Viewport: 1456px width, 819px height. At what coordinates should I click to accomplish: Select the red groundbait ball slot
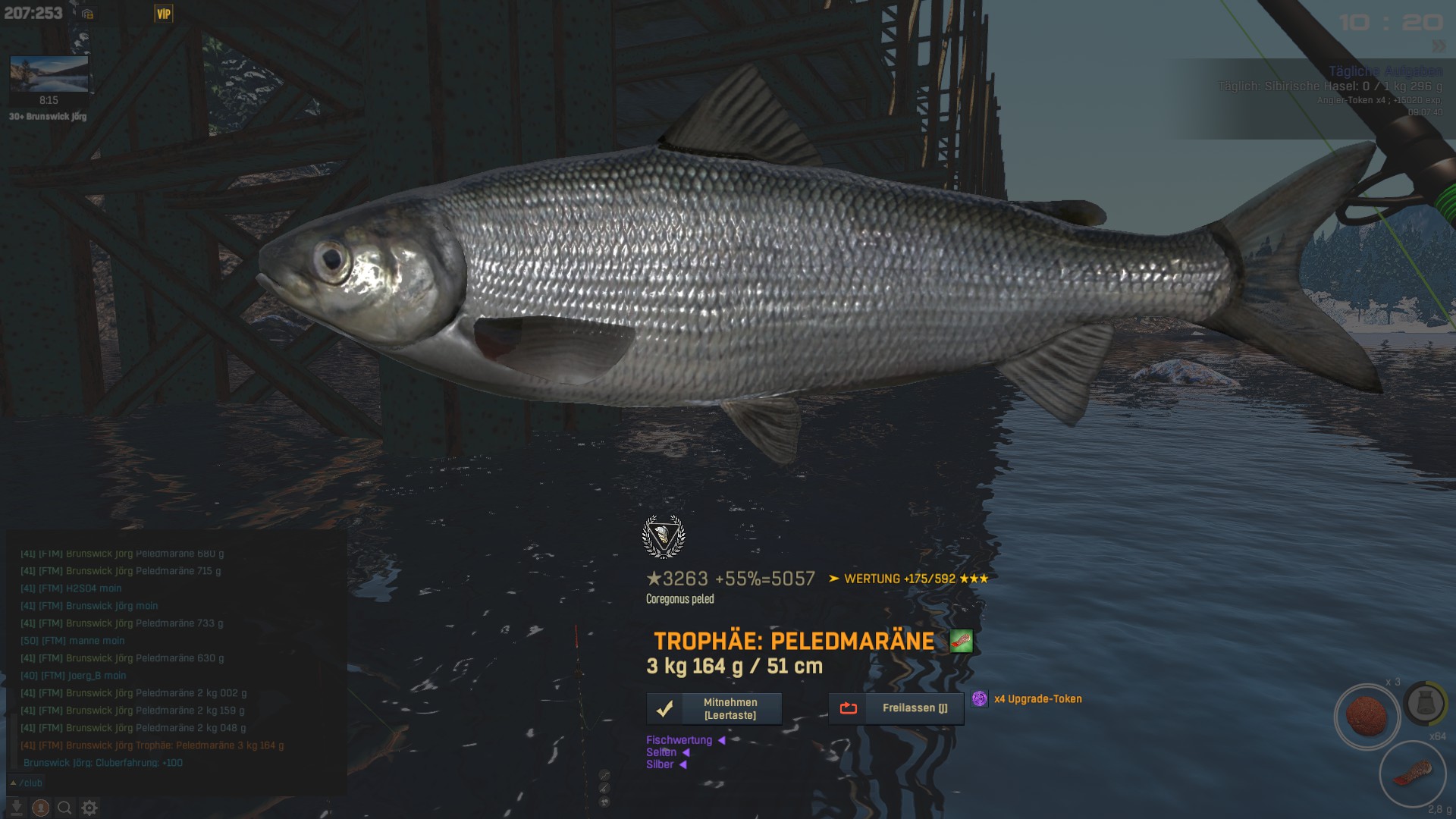pyautogui.click(x=1367, y=716)
